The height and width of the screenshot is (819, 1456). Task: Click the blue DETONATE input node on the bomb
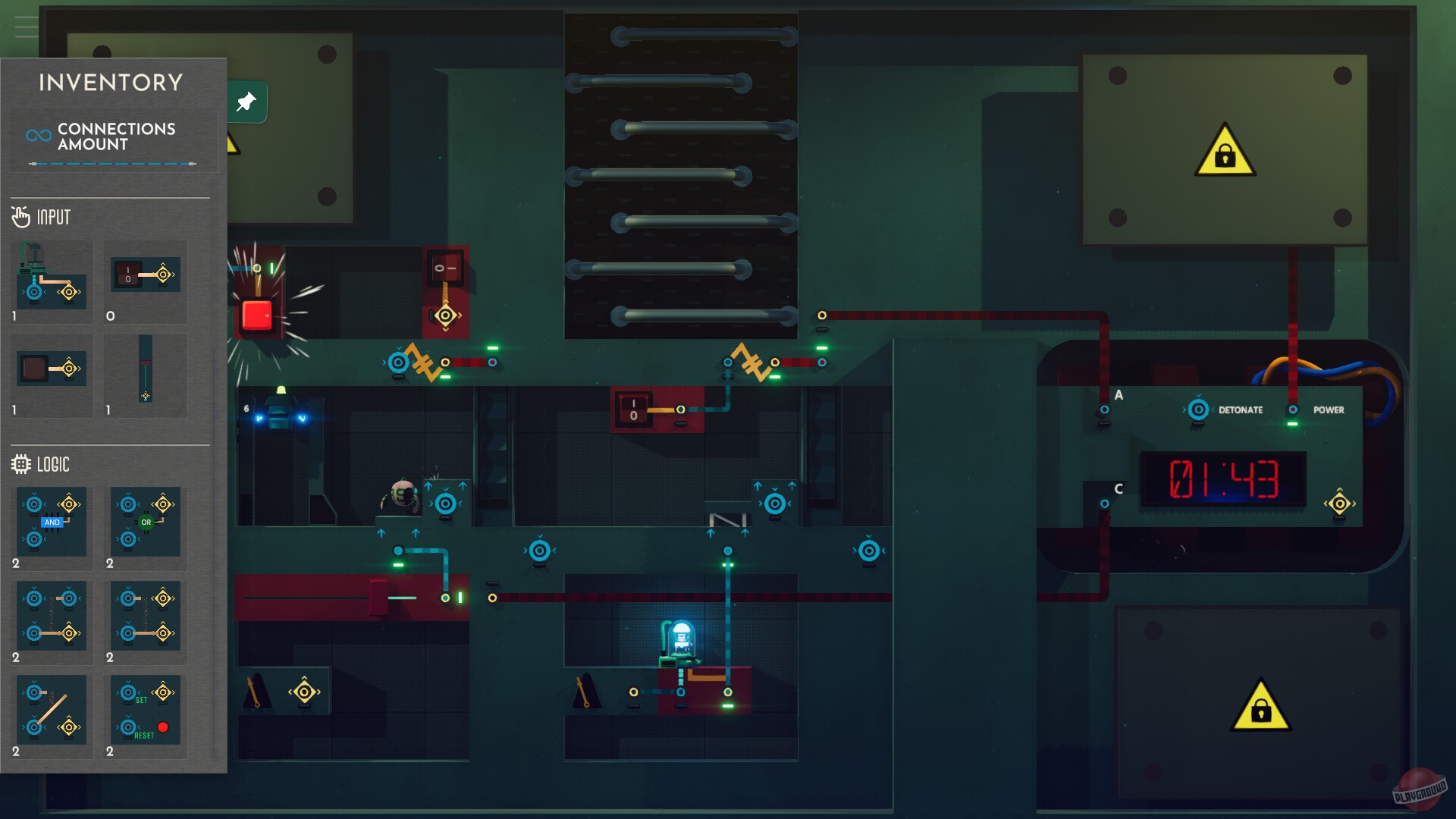tap(1200, 409)
